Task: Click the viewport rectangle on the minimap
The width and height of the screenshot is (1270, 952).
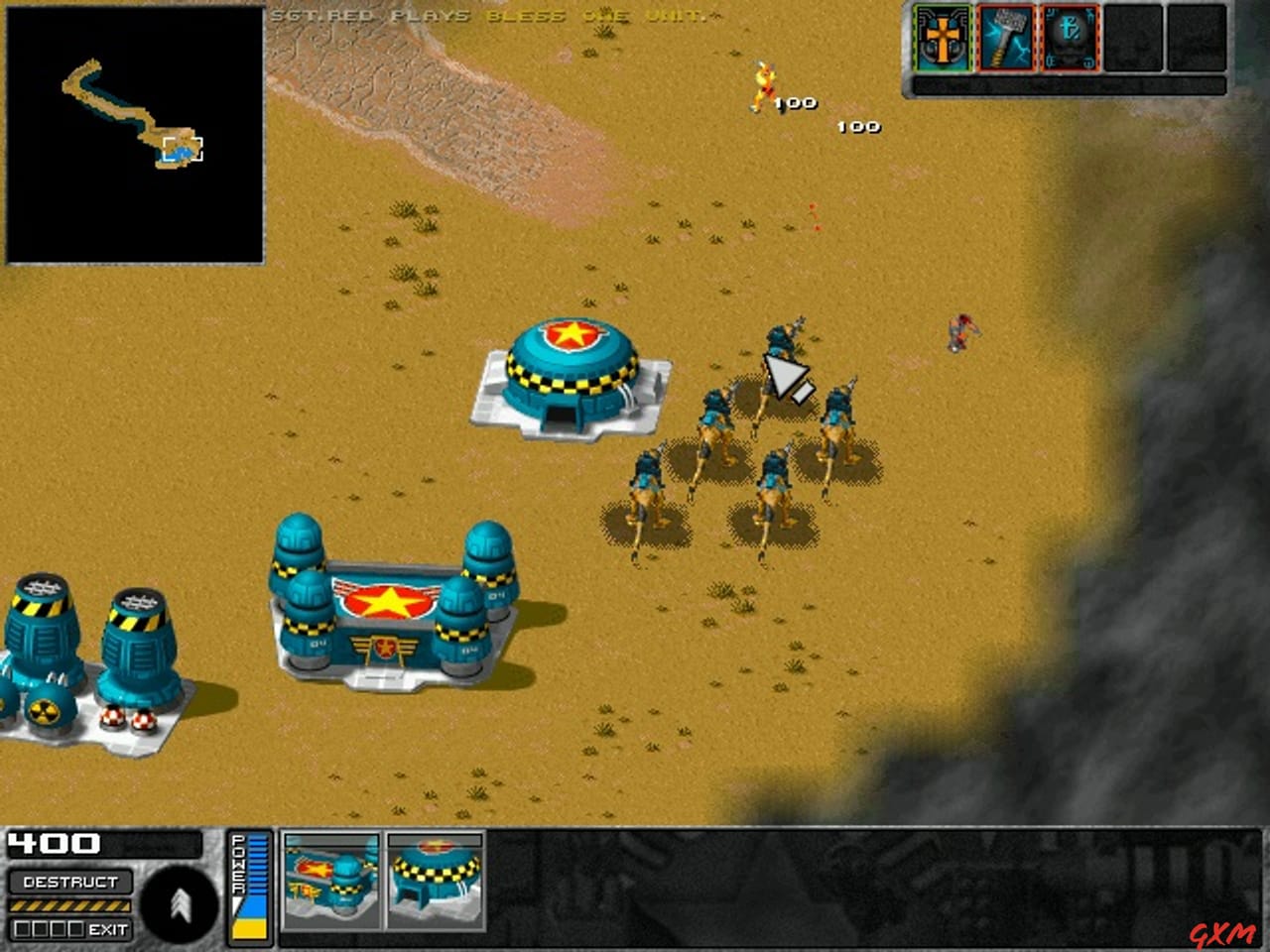Action: tap(184, 148)
